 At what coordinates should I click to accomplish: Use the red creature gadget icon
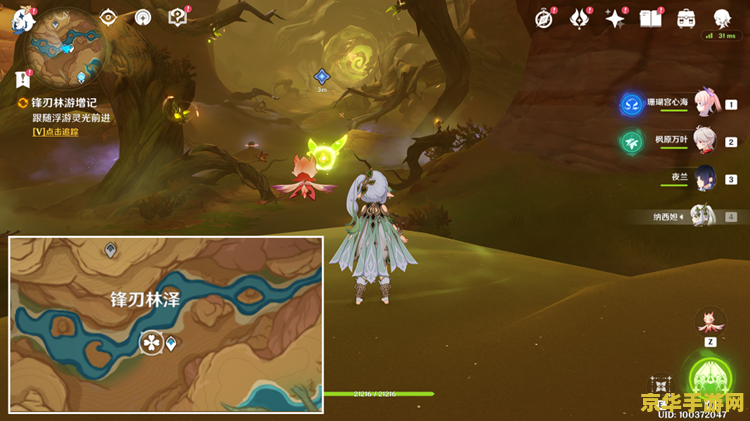pyautogui.click(x=709, y=320)
